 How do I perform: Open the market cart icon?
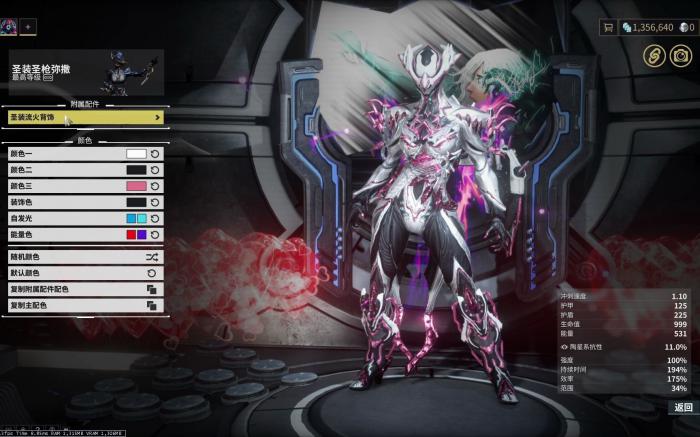(607, 27)
